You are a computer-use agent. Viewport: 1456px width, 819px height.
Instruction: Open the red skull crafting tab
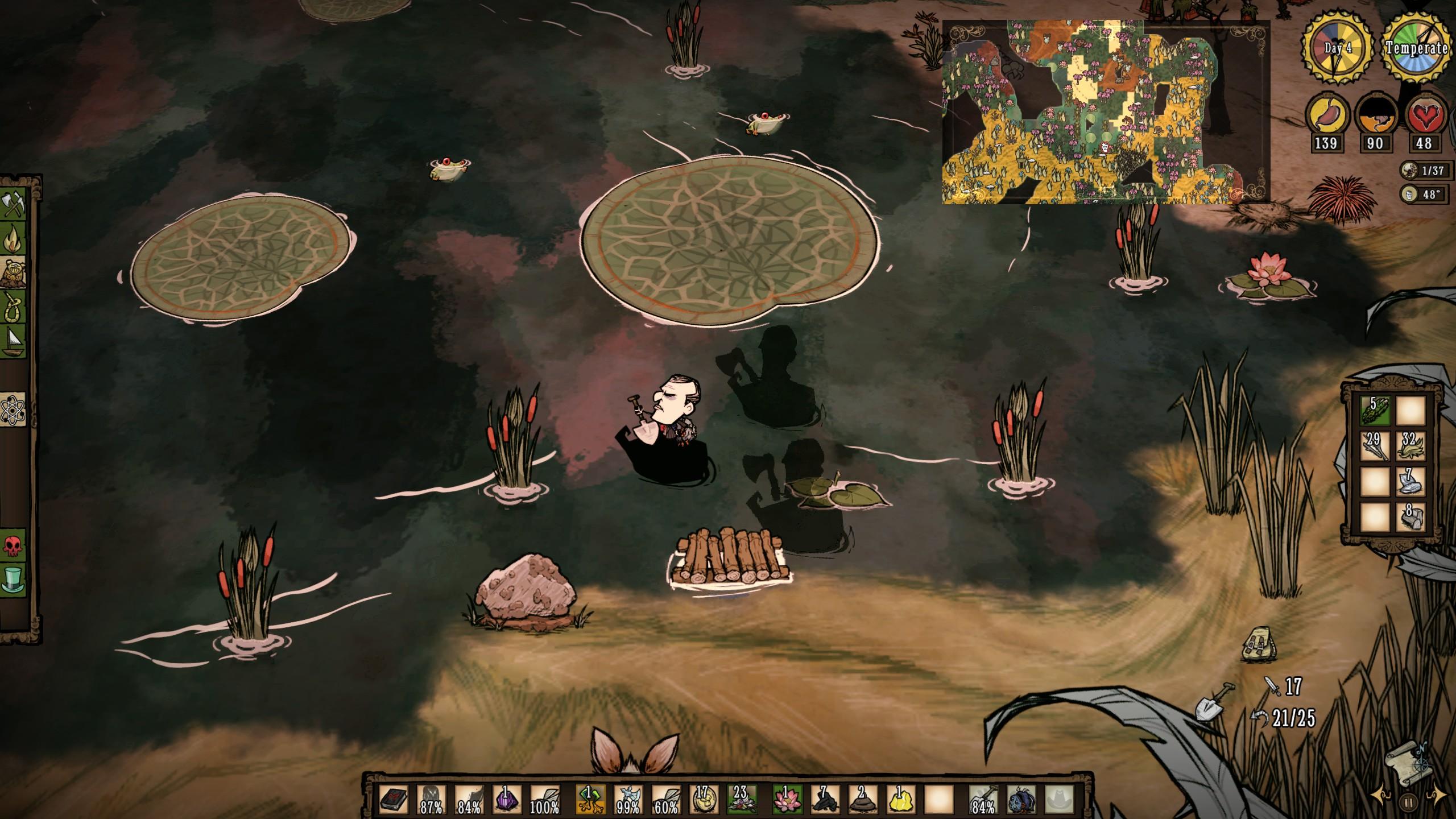point(13,547)
